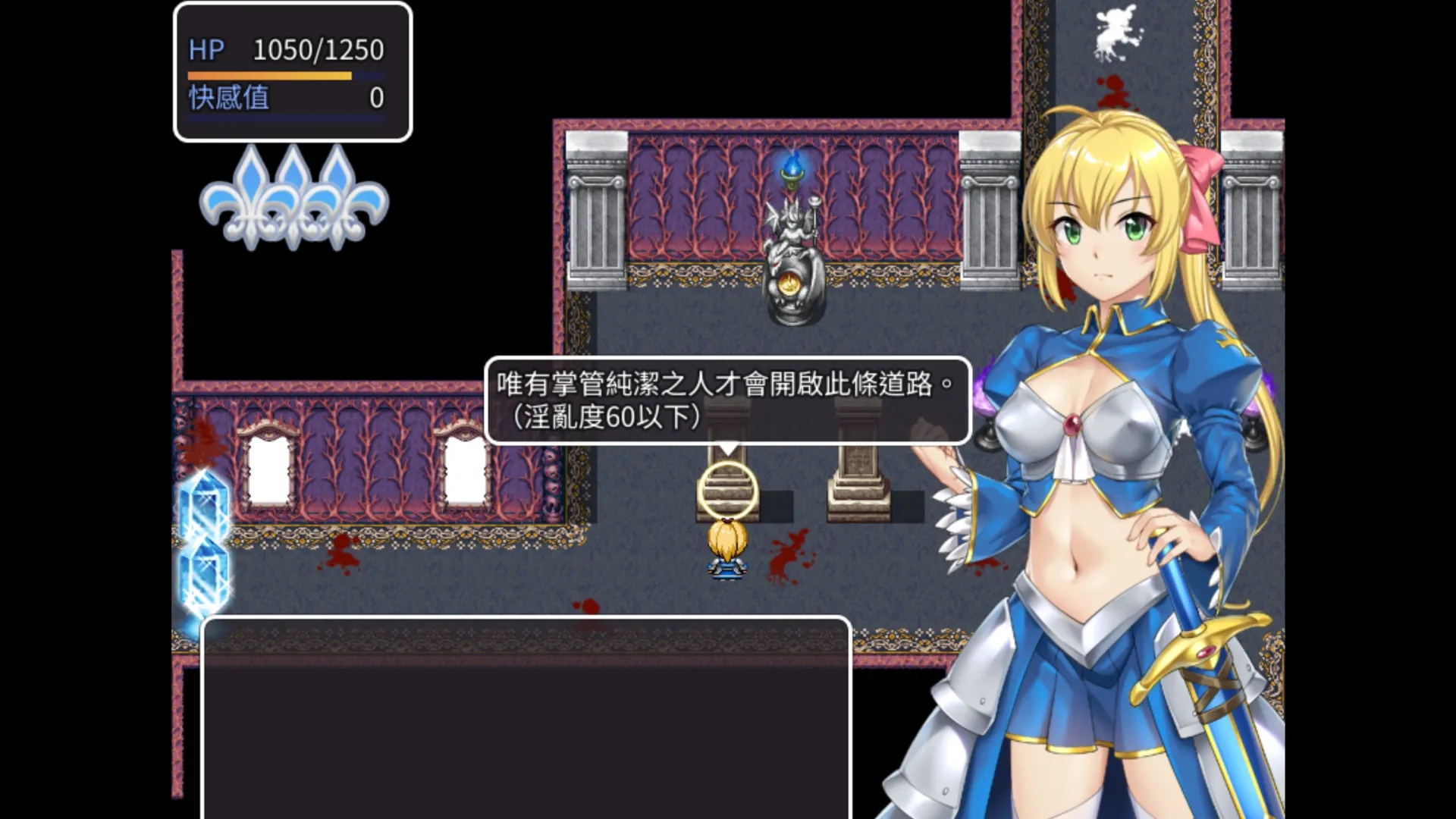Select the blue torch flame above the statue
Viewport: 1456px width, 819px height.
[x=792, y=163]
